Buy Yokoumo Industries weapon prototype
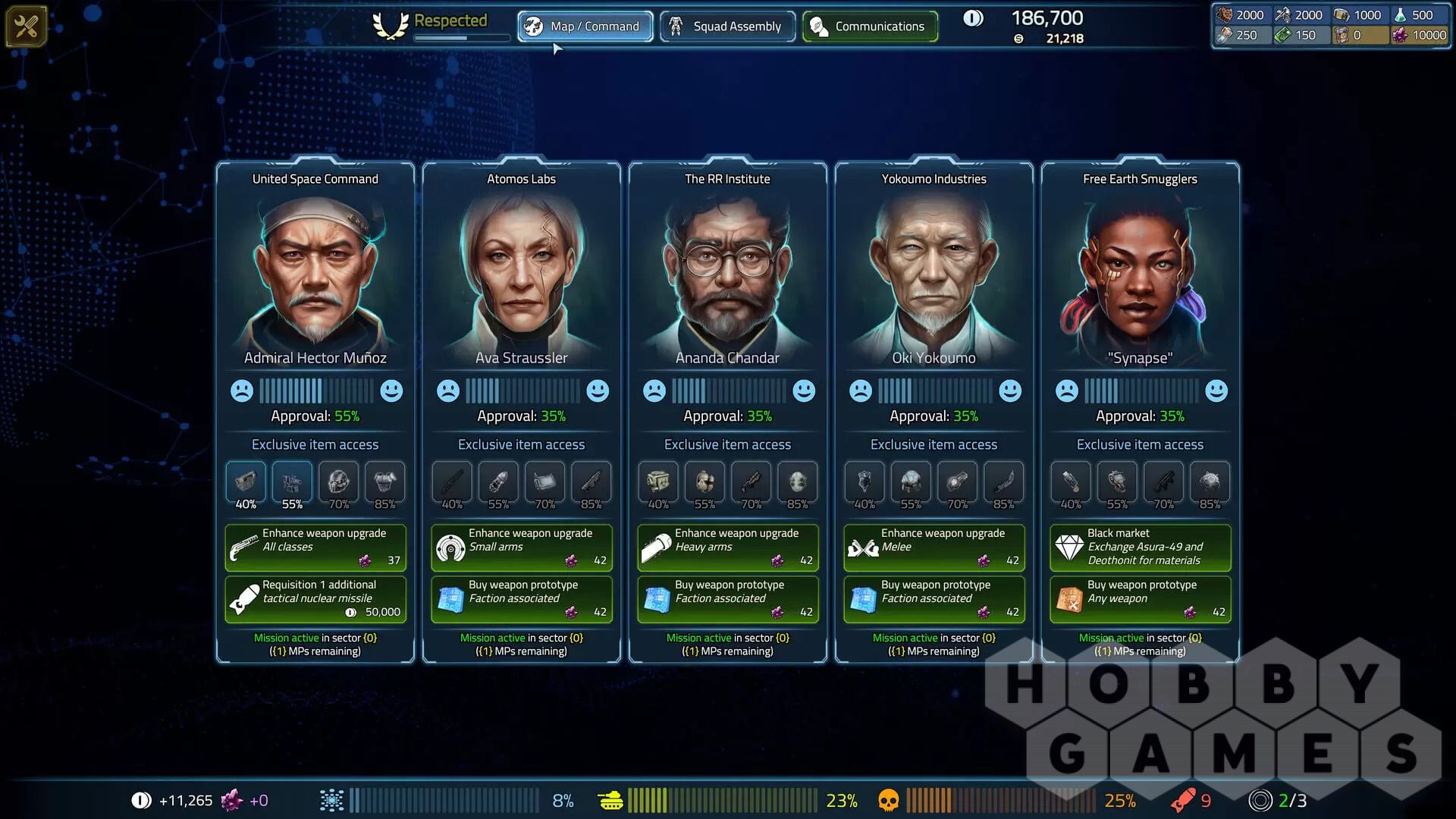This screenshot has width=1456, height=819. [x=934, y=598]
